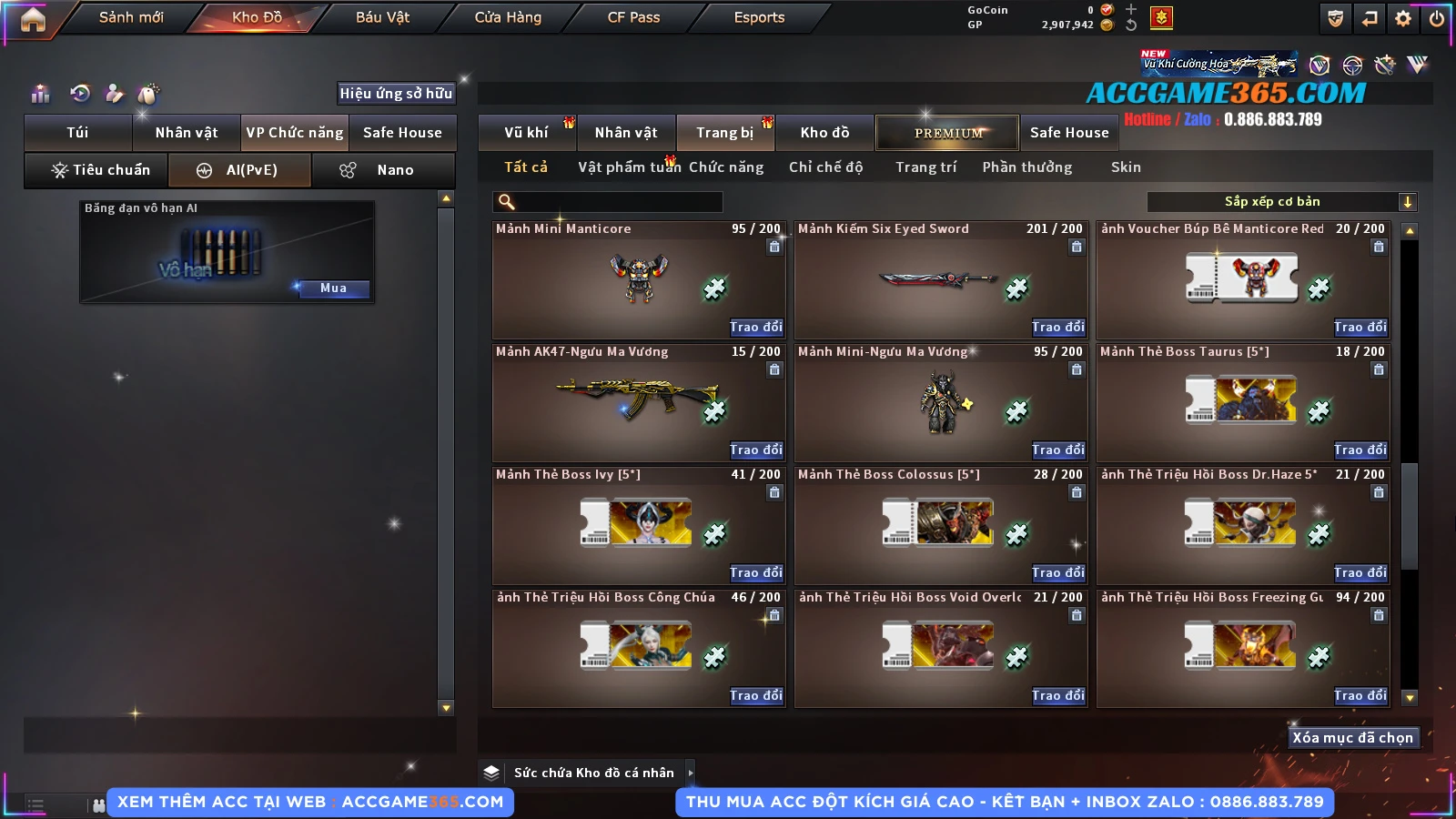Exchange the Mảnh Kiếm Six Eyed Sword

tap(1058, 328)
